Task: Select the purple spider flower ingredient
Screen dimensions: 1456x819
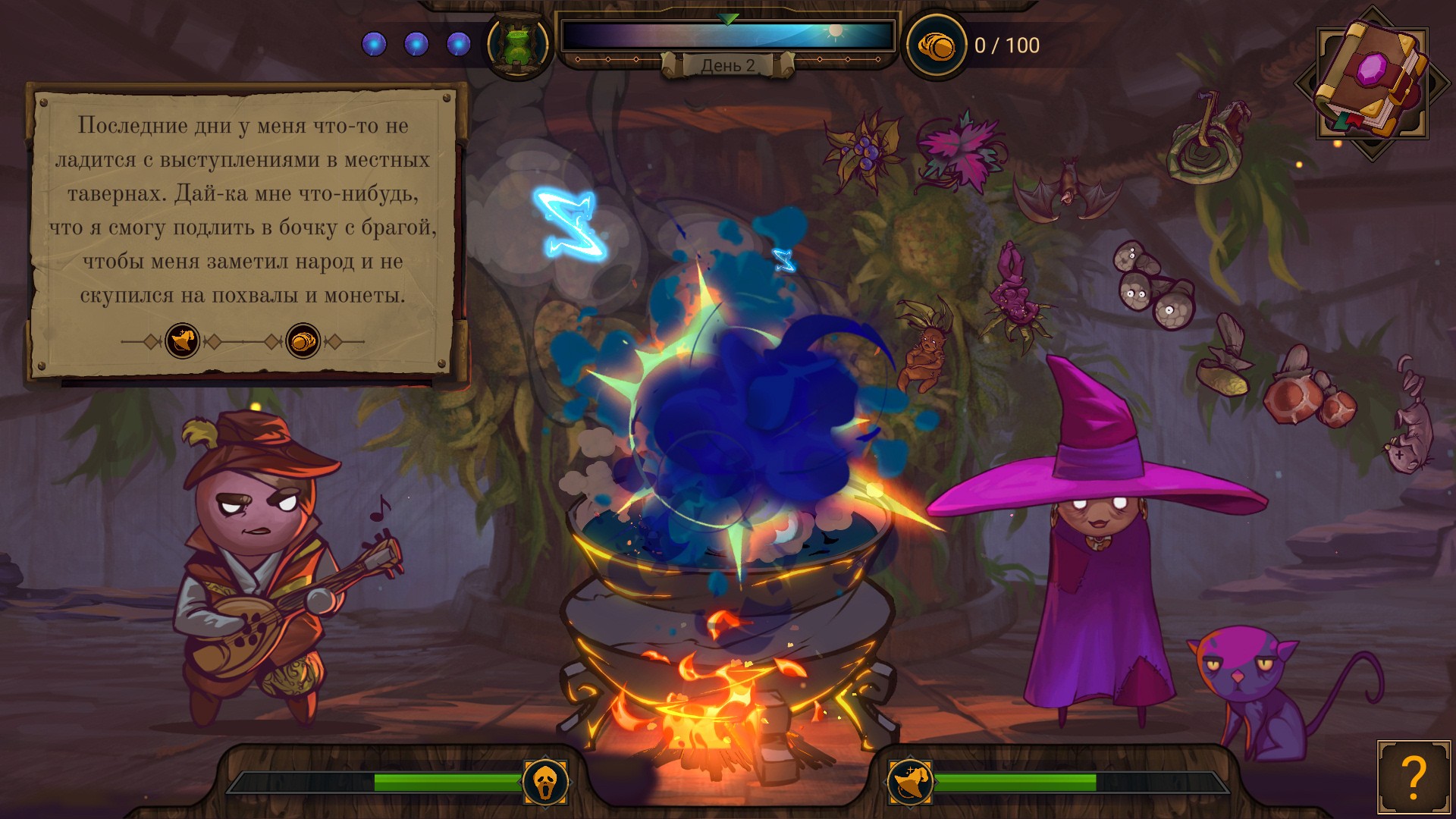Action: [x=1016, y=297]
